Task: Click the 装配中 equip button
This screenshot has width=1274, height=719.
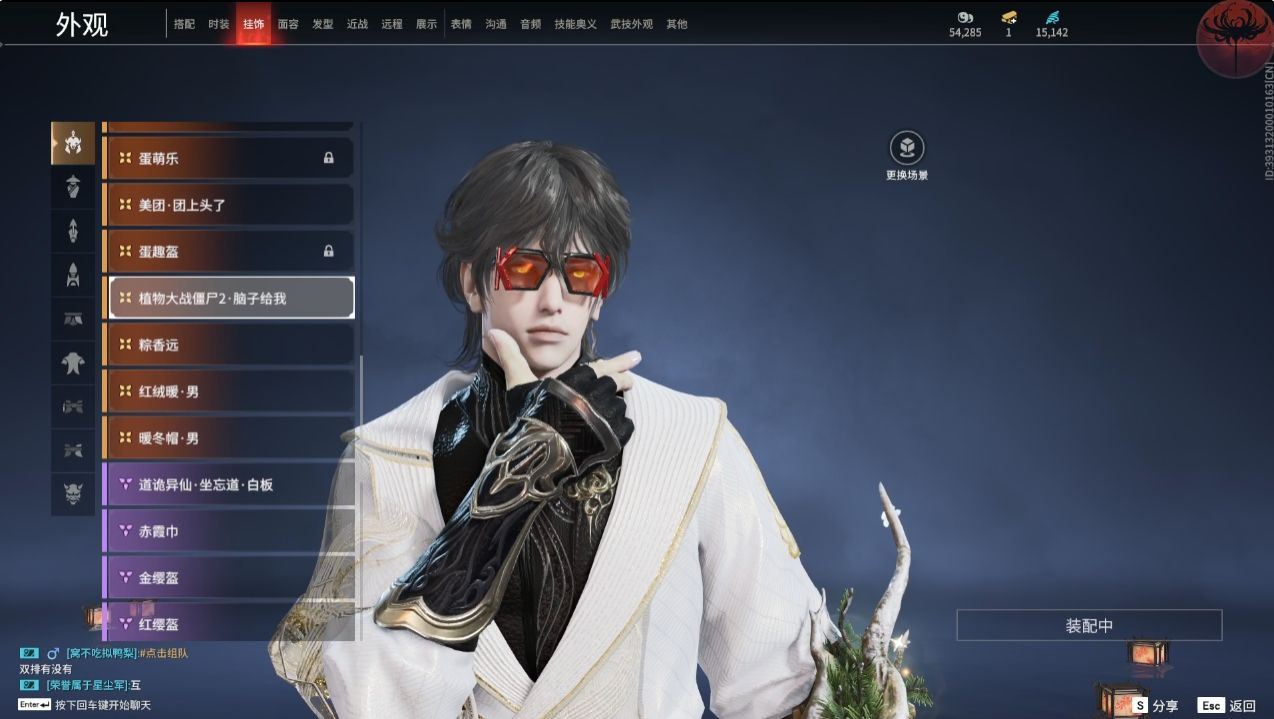Action: click(x=1089, y=626)
